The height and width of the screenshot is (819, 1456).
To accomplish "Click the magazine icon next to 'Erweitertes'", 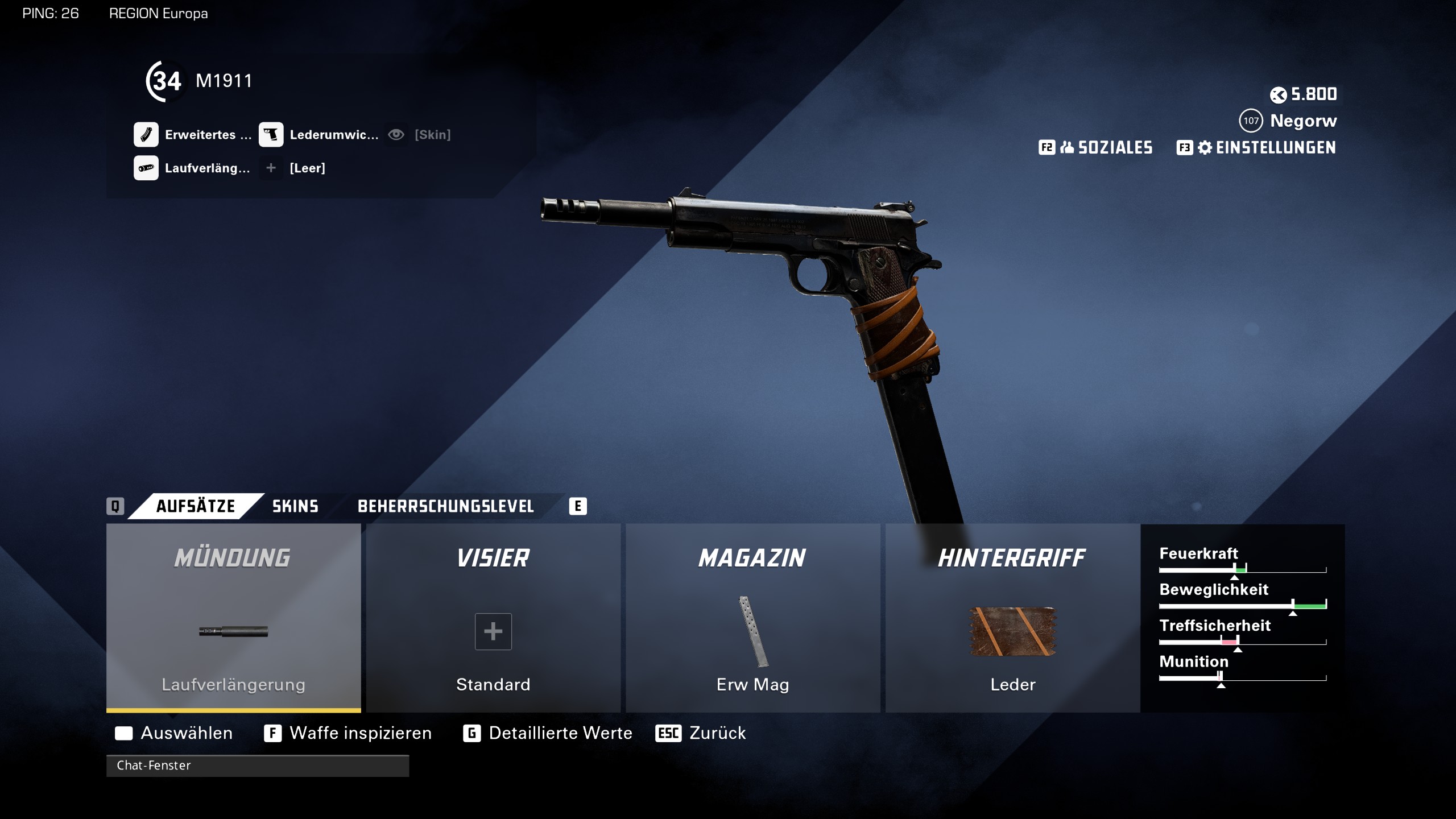I will tap(147, 134).
